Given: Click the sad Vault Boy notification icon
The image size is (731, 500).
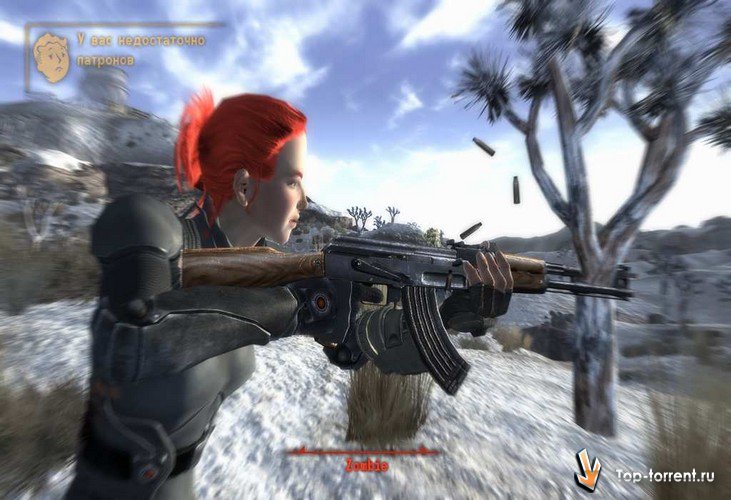Looking at the screenshot, I should [50, 57].
